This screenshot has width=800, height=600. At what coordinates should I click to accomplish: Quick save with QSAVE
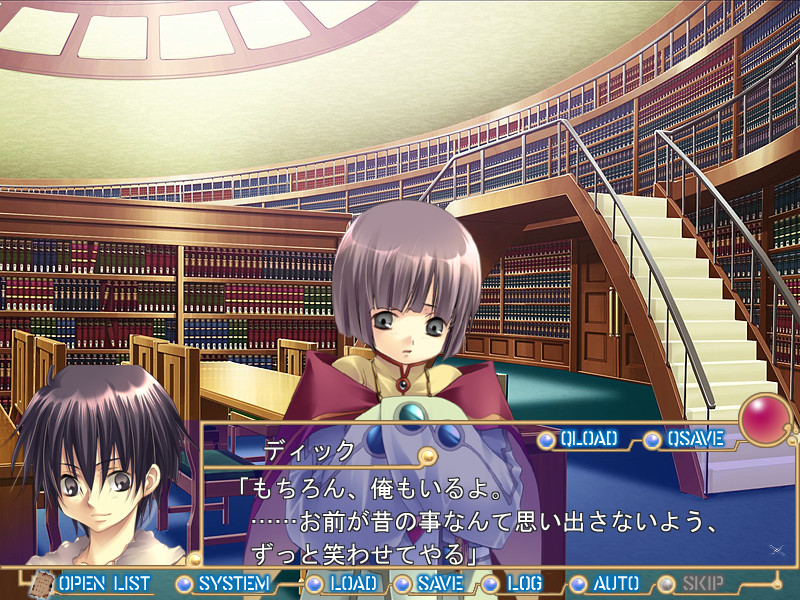coord(693,438)
